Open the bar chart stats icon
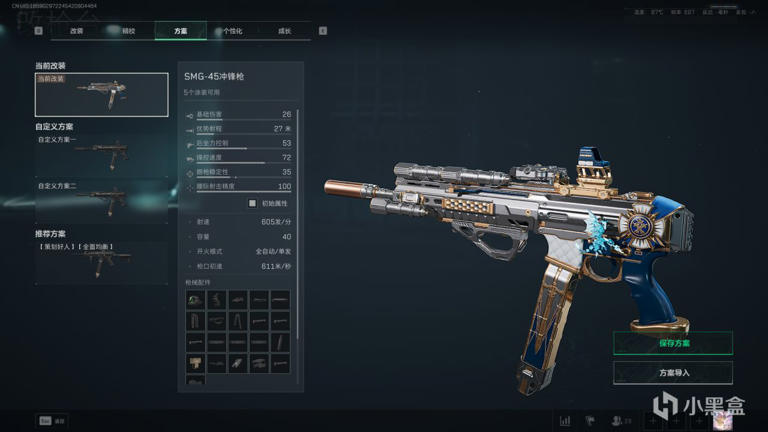 click(565, 421)
